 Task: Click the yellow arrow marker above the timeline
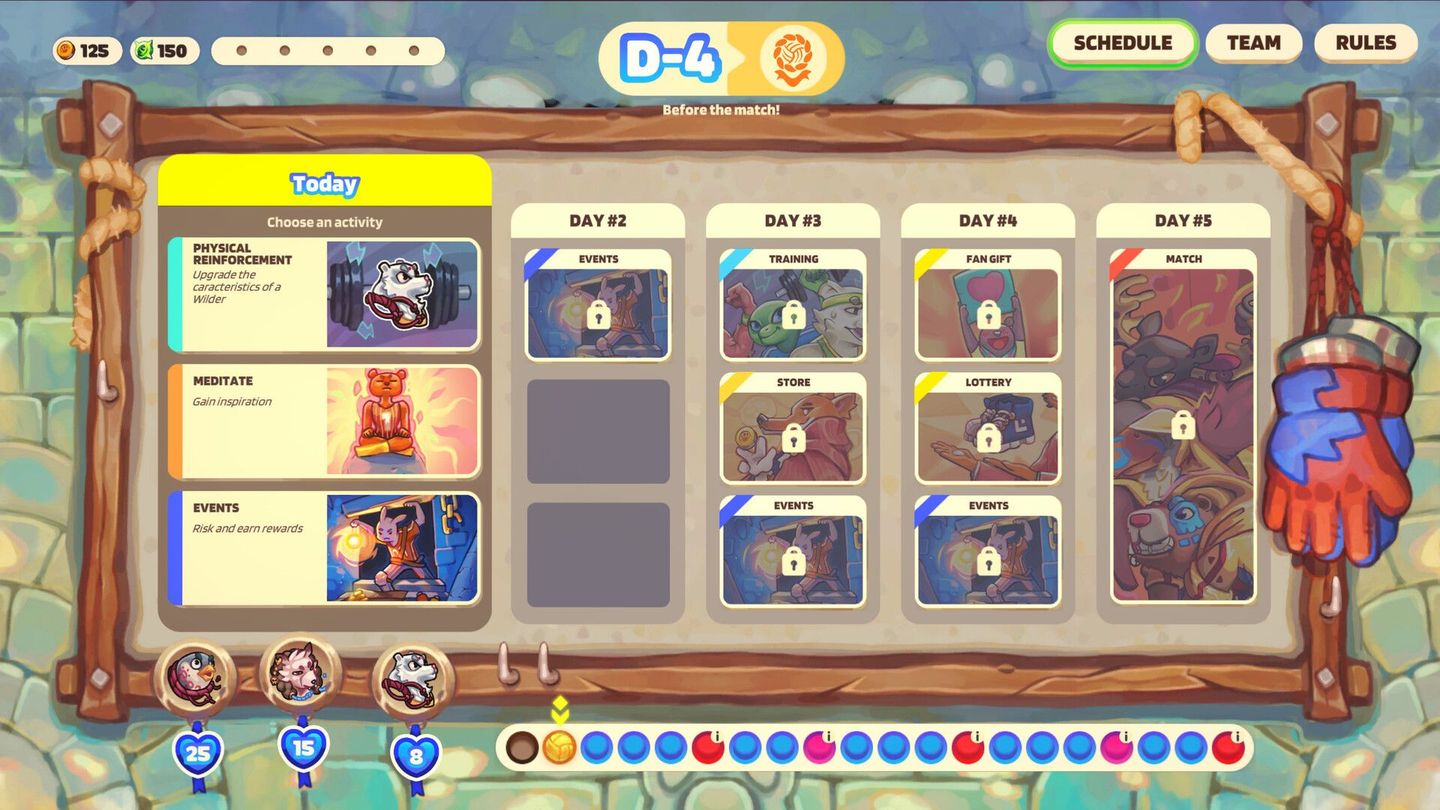560,709
